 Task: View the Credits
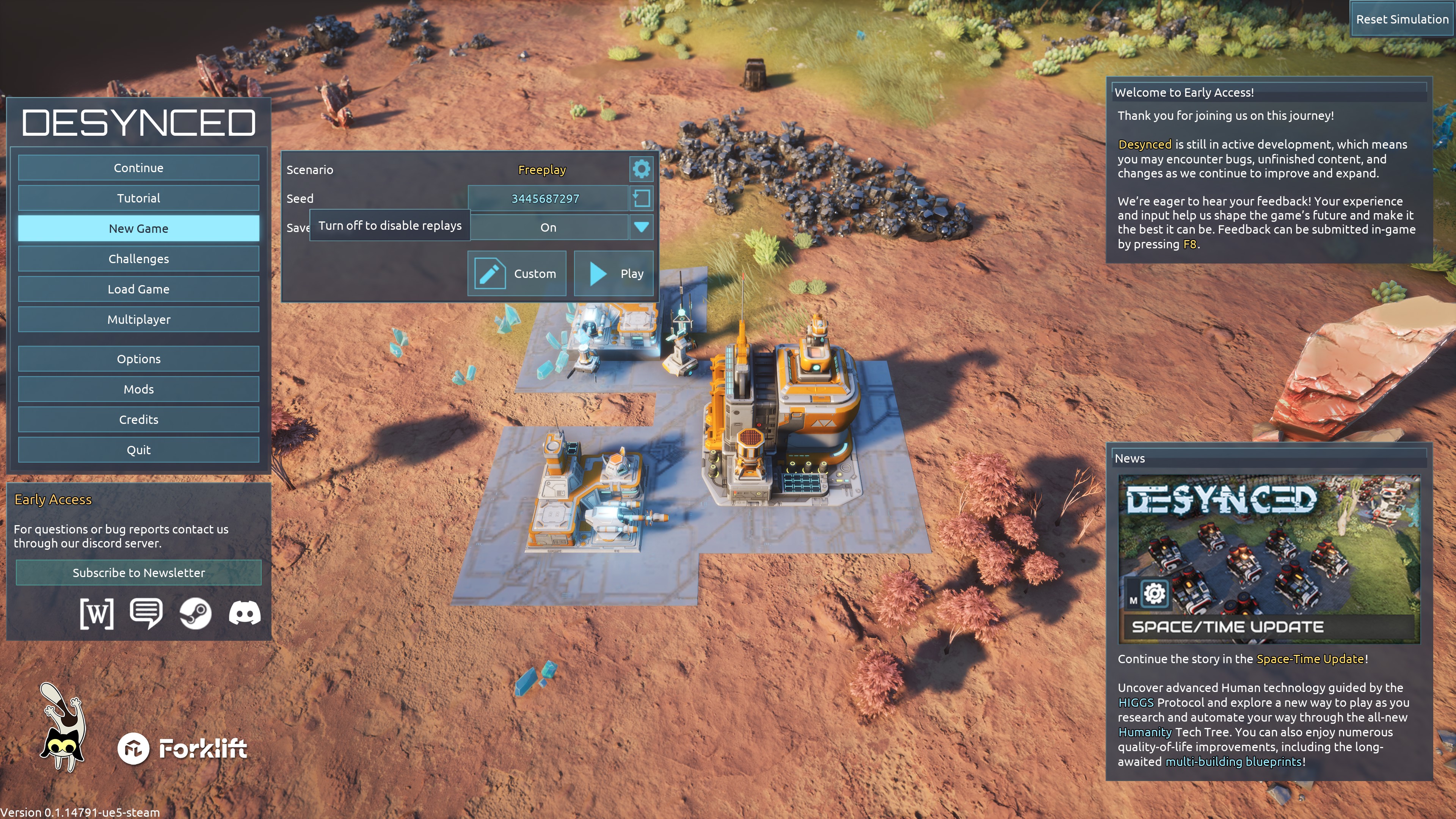pos(138,419)
